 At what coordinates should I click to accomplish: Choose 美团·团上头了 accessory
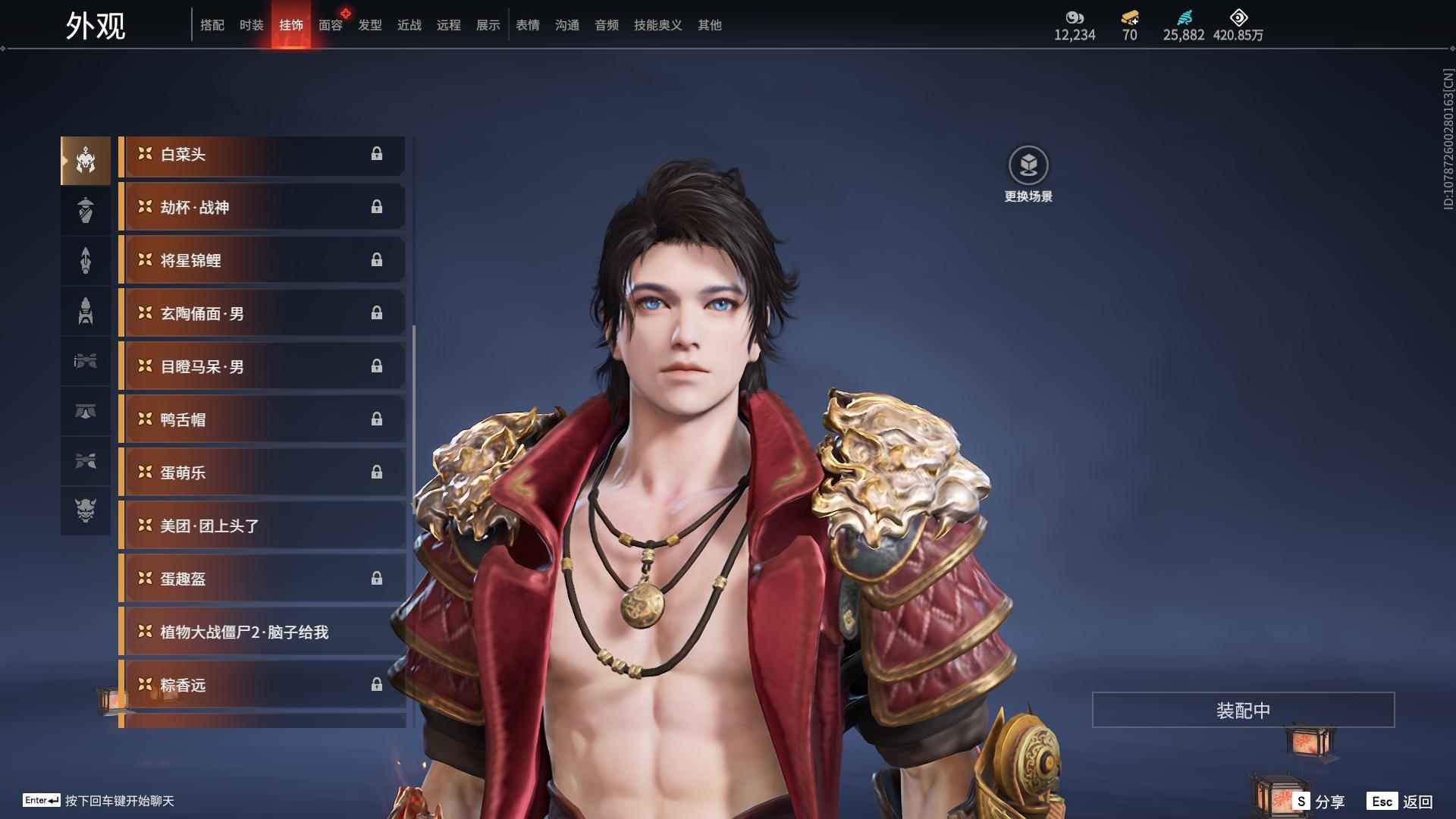(x=262, y=526)
